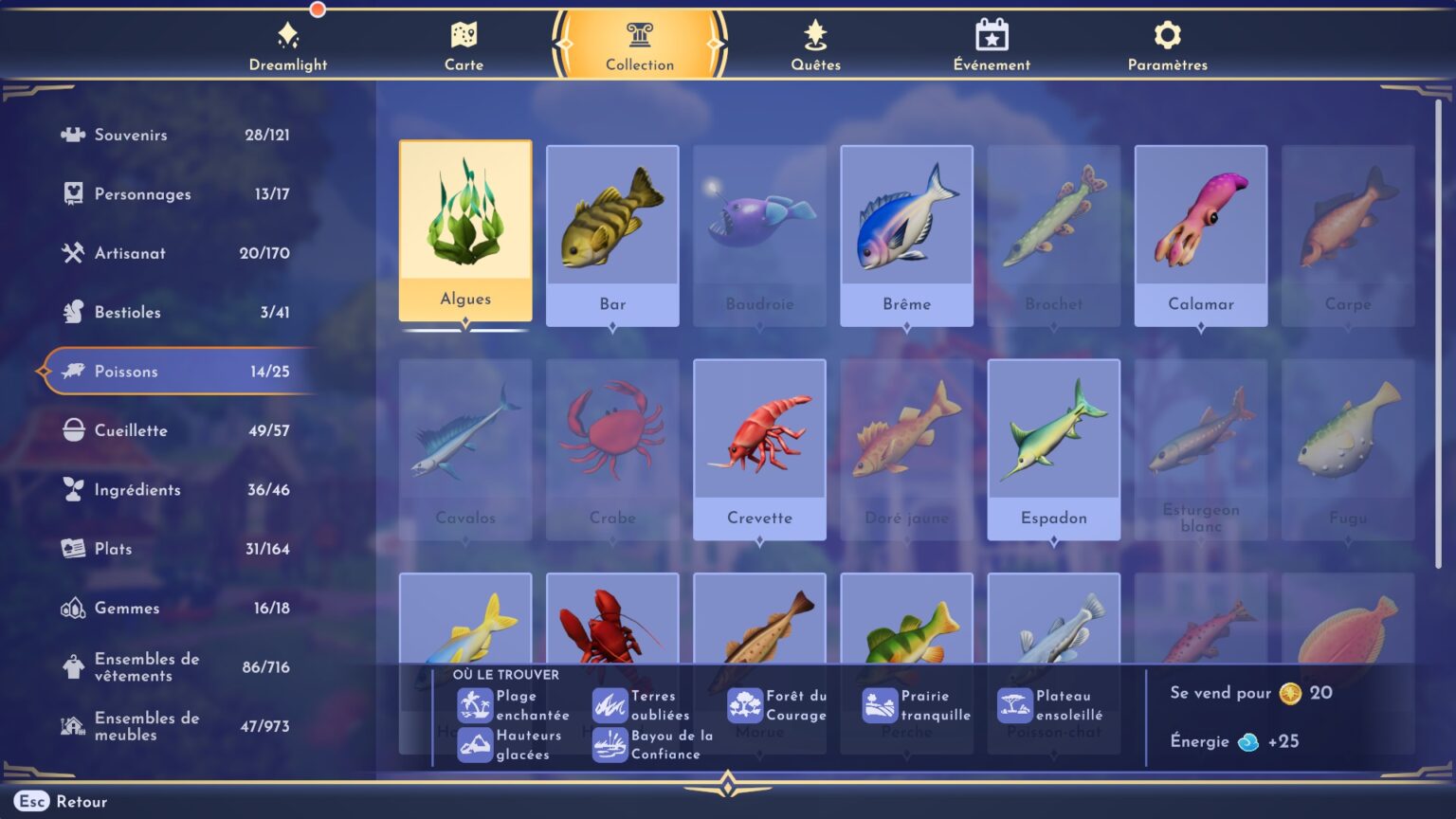Select the Plats dish icon
This screenshot has height=819, width=1456.
(x=72, y=549)
